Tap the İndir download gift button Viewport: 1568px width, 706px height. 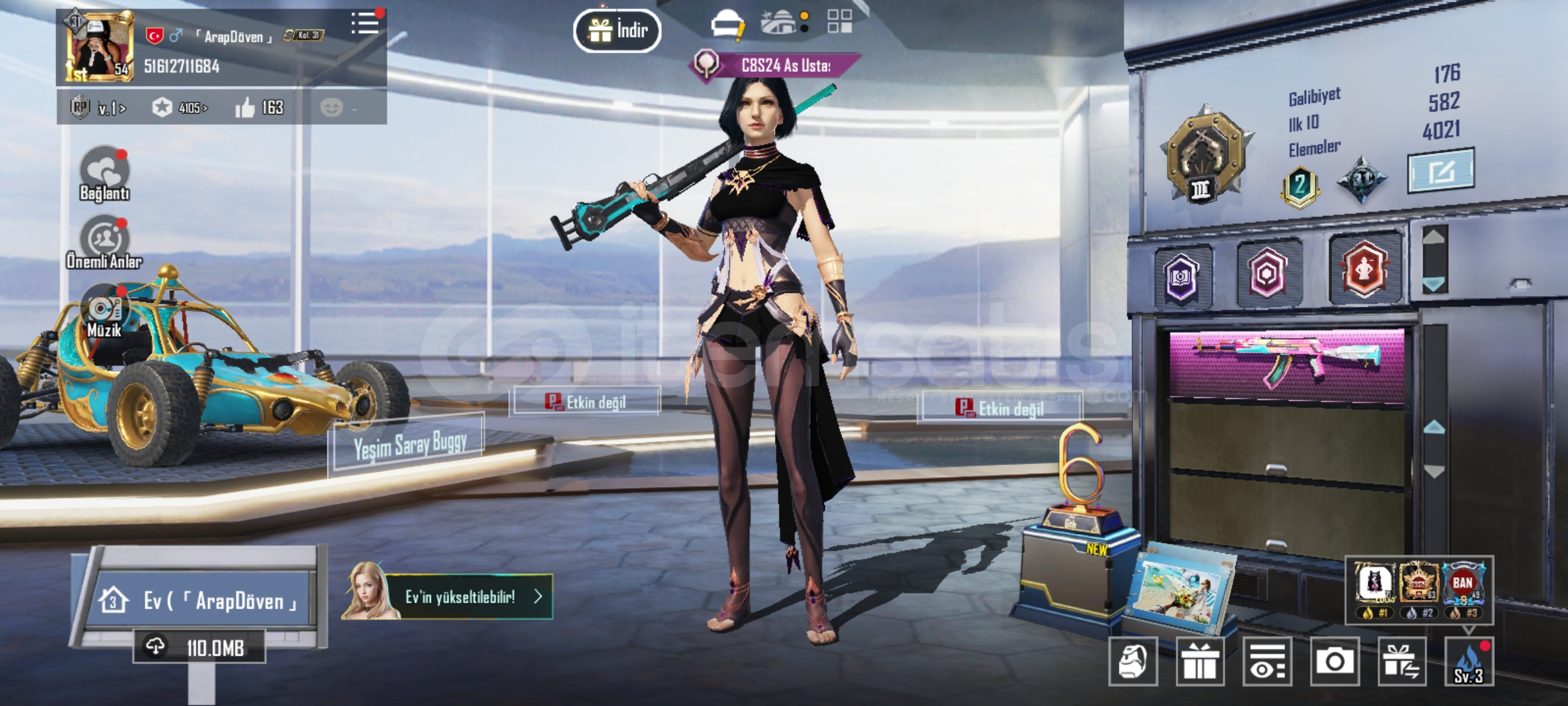(x=617, y=31)
